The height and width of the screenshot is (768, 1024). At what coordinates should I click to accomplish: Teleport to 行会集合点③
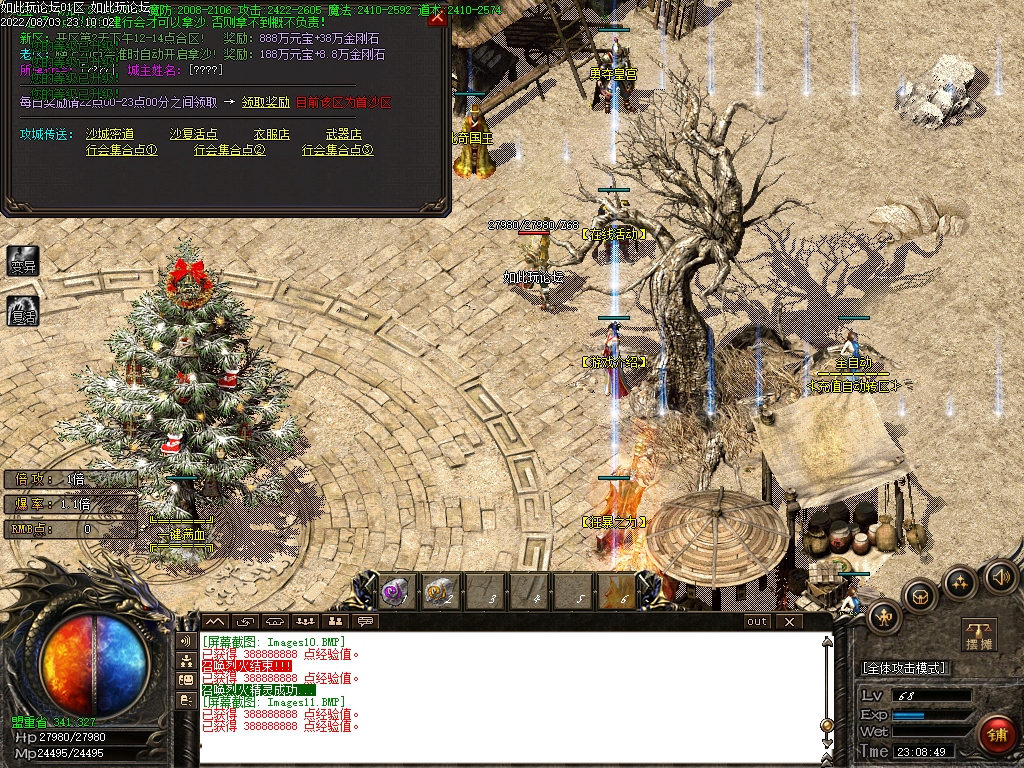point(338,150)
